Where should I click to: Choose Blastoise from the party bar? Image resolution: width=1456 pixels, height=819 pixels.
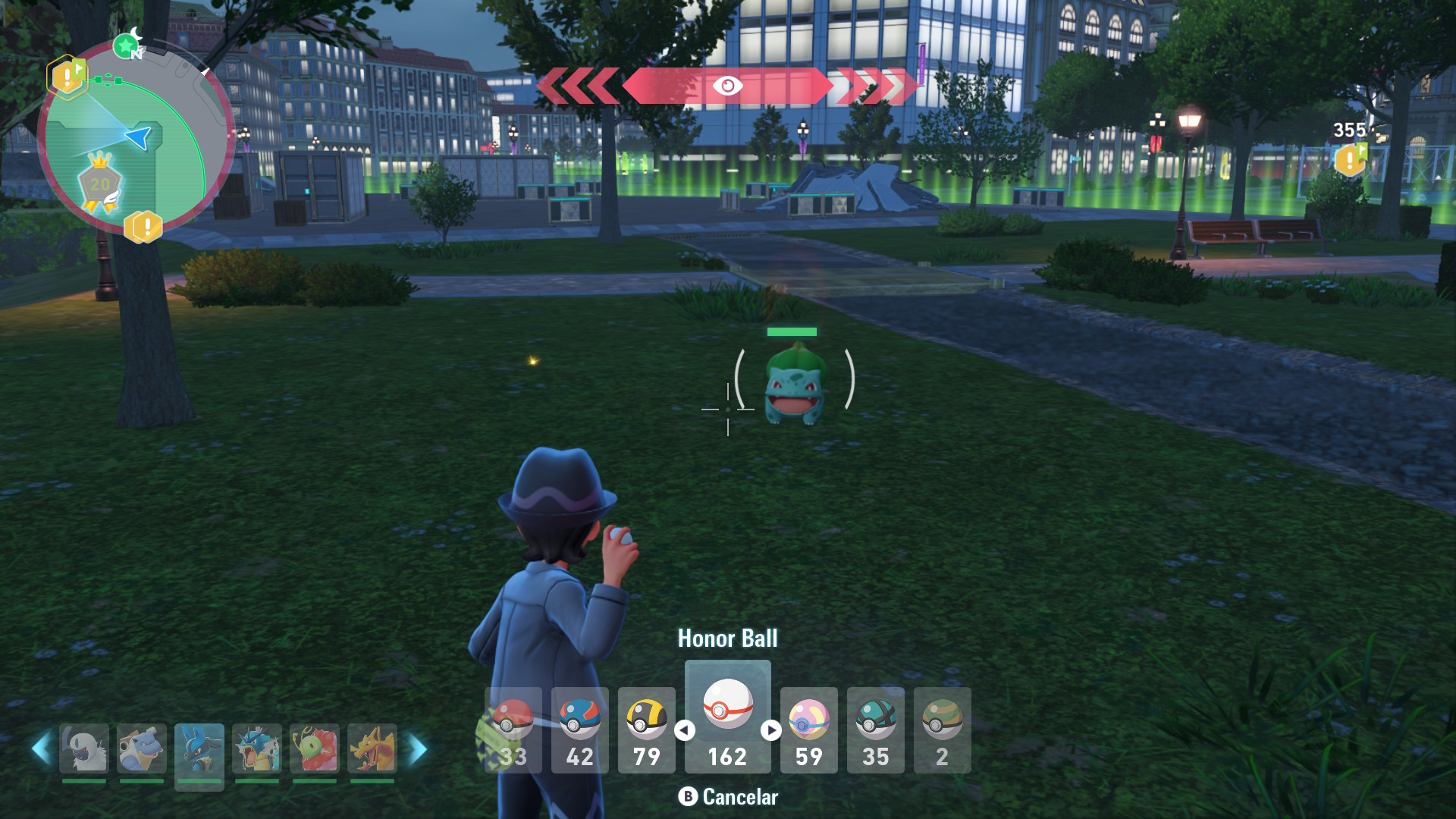click(x=142, y=749)
